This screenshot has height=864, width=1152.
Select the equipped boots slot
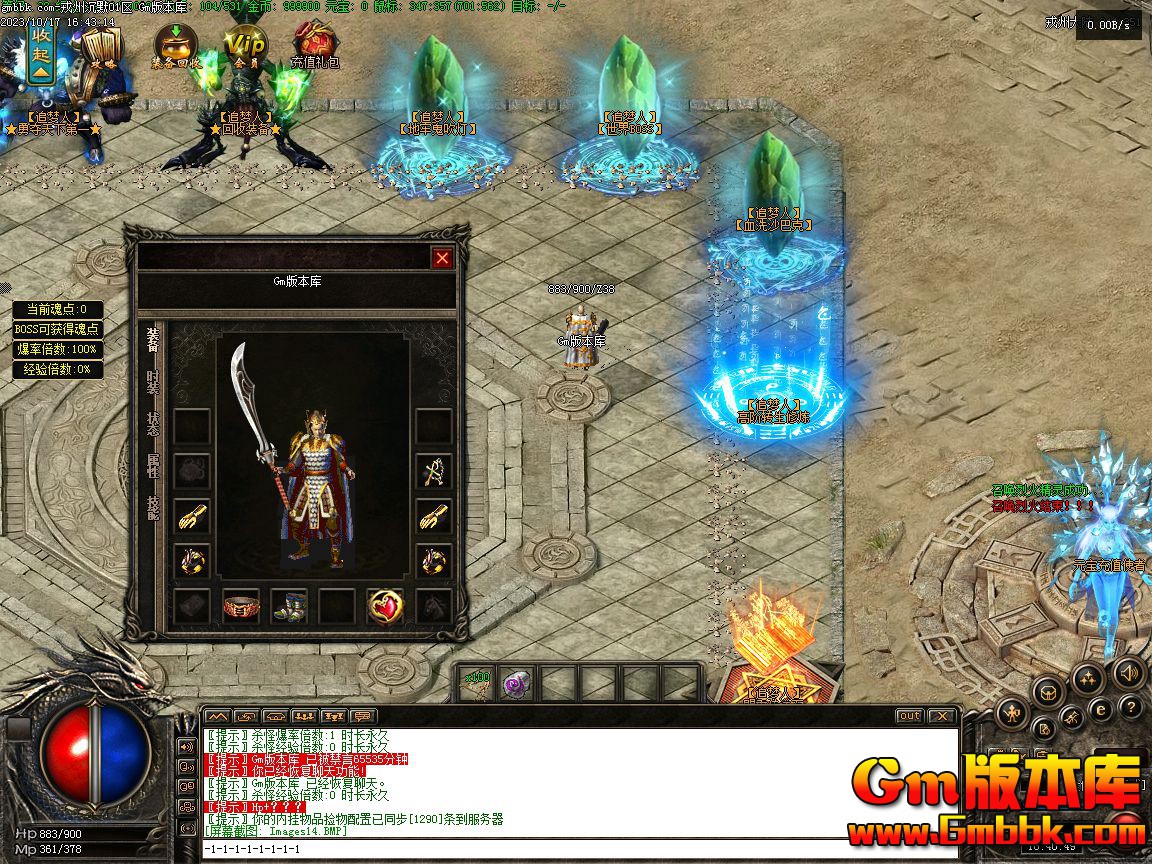(289, 606)
